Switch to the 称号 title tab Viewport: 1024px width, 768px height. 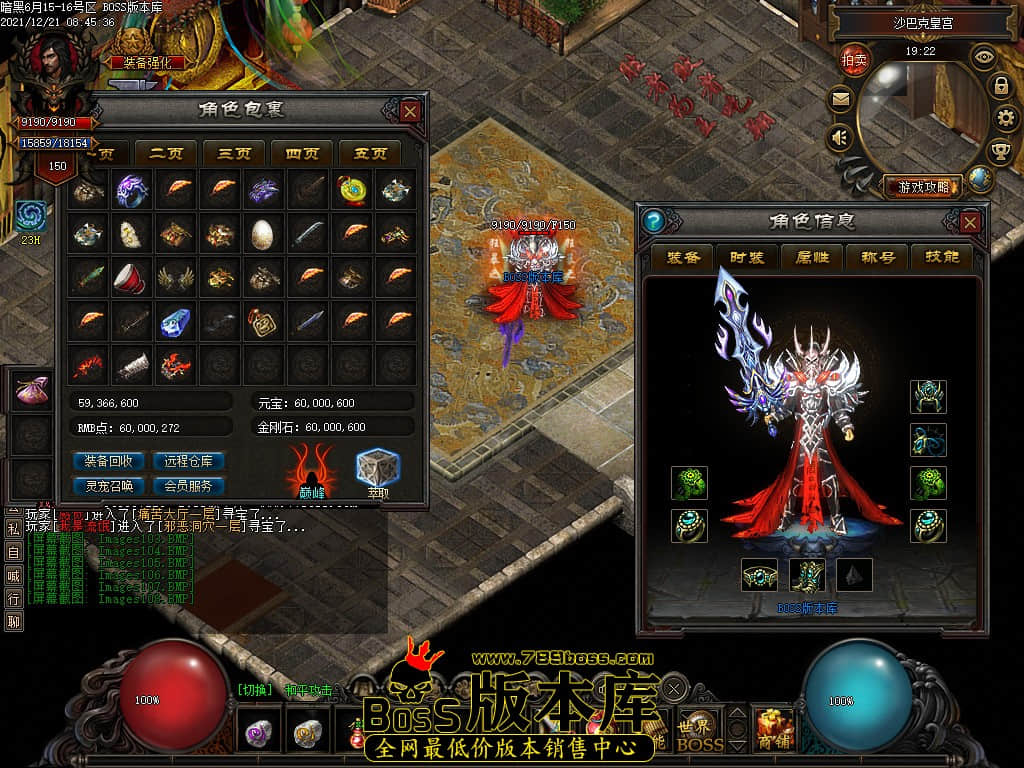[x=878, y=257]
